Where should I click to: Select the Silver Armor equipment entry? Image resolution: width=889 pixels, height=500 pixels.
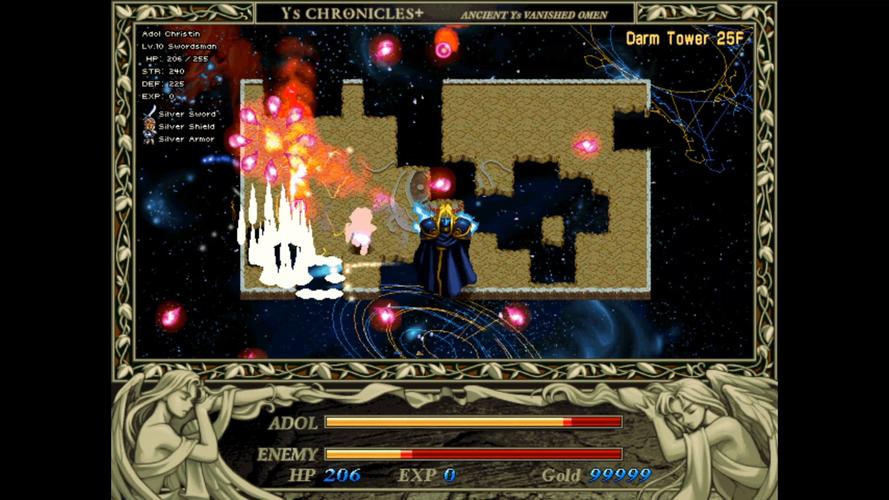pyautogui.click(x=187, y=139)
